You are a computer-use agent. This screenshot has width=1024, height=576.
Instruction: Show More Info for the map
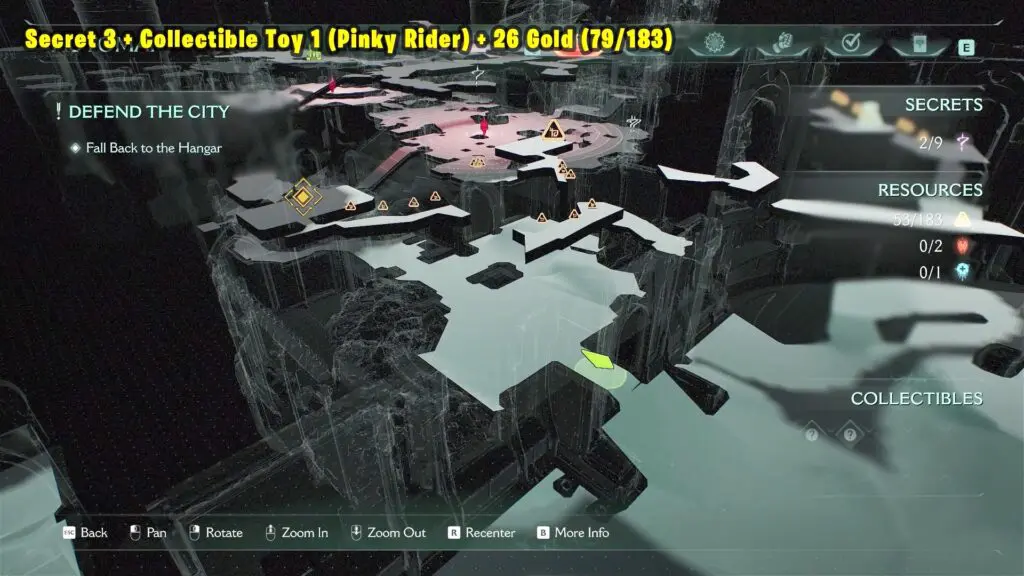coord(572,532)
